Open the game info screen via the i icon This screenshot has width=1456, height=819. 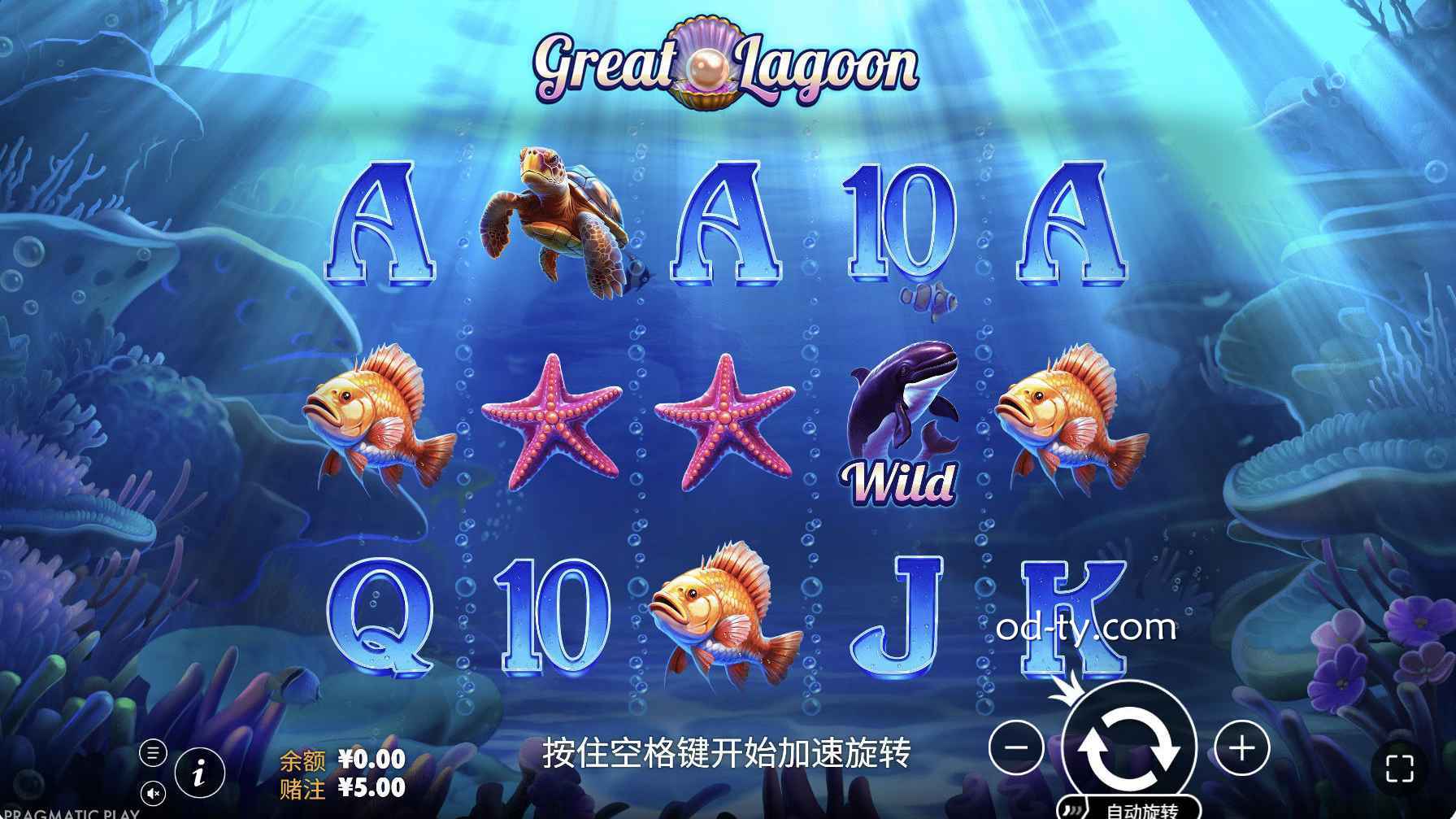(x=199, y=774)
